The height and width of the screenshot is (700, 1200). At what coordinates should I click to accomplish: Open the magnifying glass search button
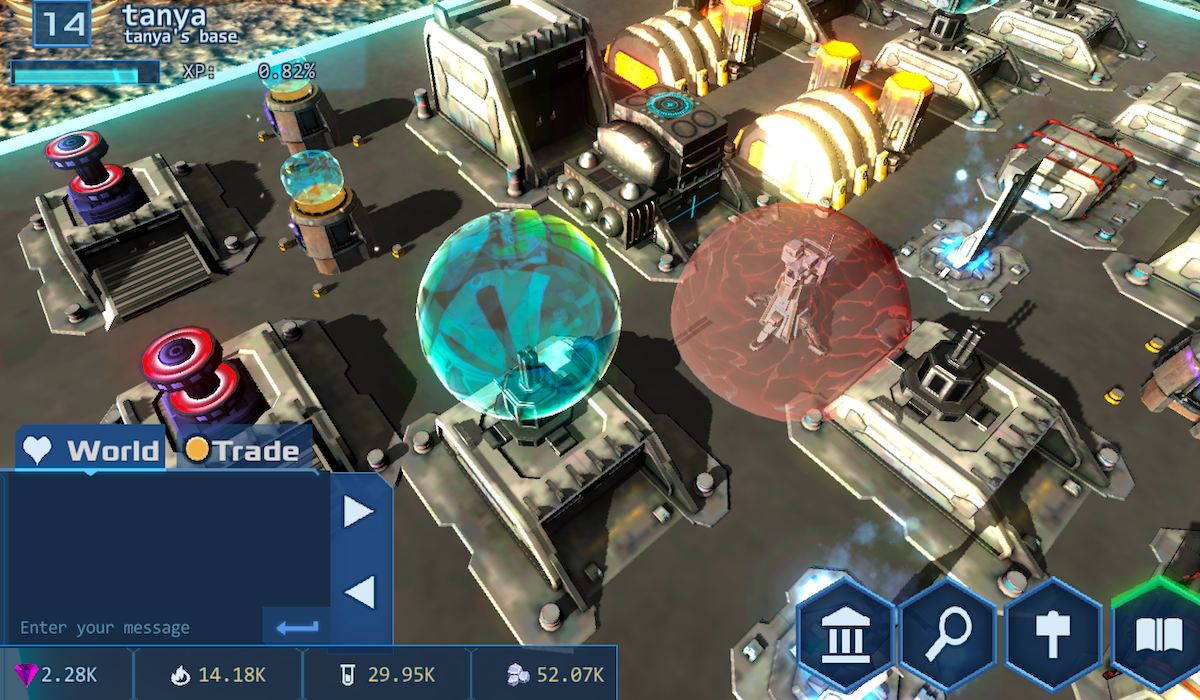point(948,632)
